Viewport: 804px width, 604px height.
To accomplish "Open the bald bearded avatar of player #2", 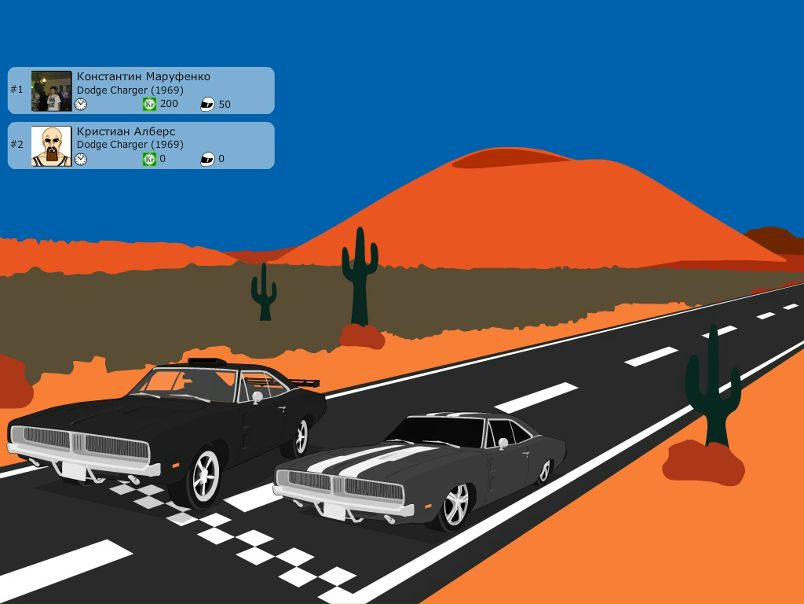I will coord(51,146).
